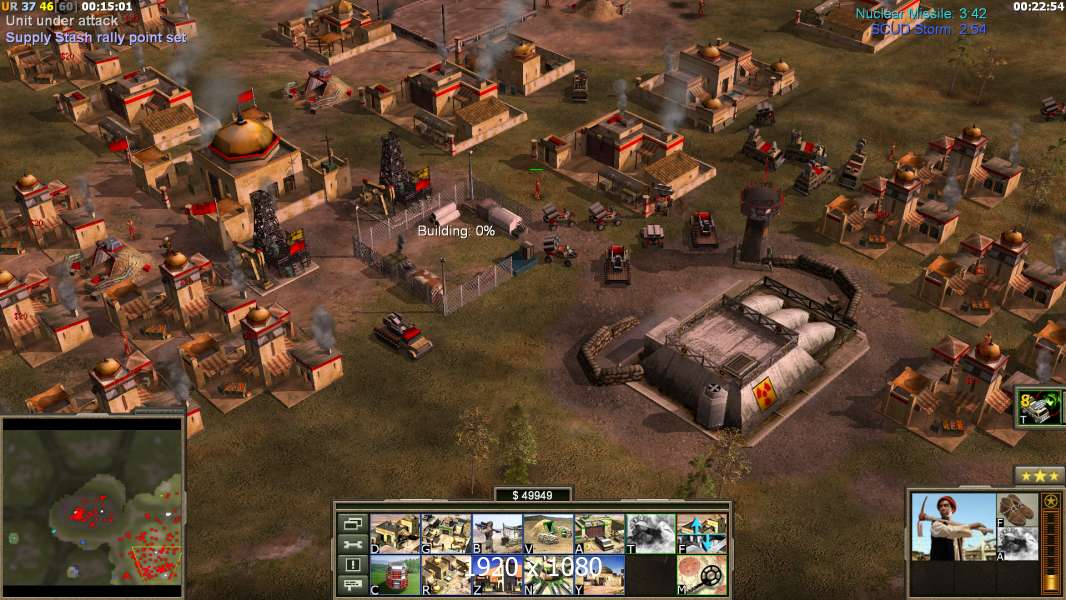
Task: Choose the build icon with hotkey R
Action: (446, 575)
